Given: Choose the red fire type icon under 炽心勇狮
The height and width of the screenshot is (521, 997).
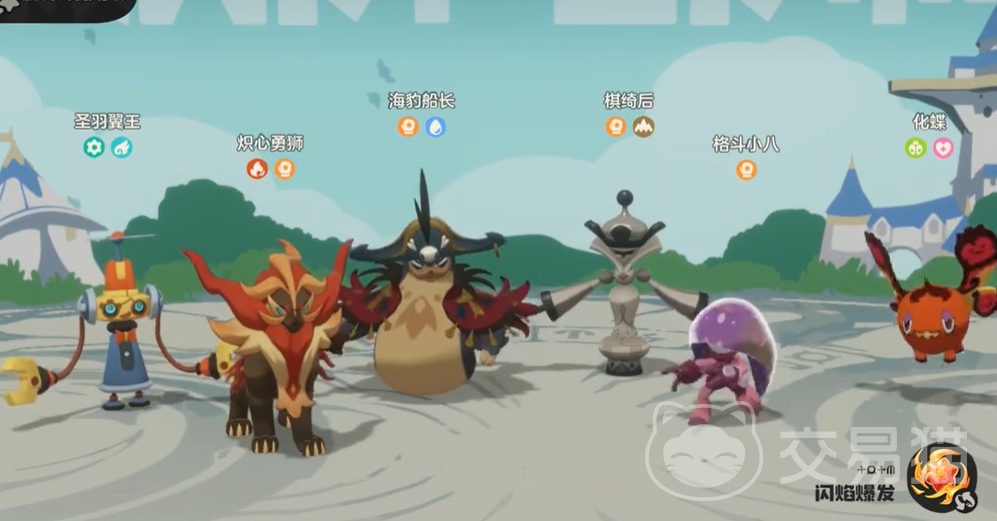Looking at the screenshot, I should click(x=257, y=169).
